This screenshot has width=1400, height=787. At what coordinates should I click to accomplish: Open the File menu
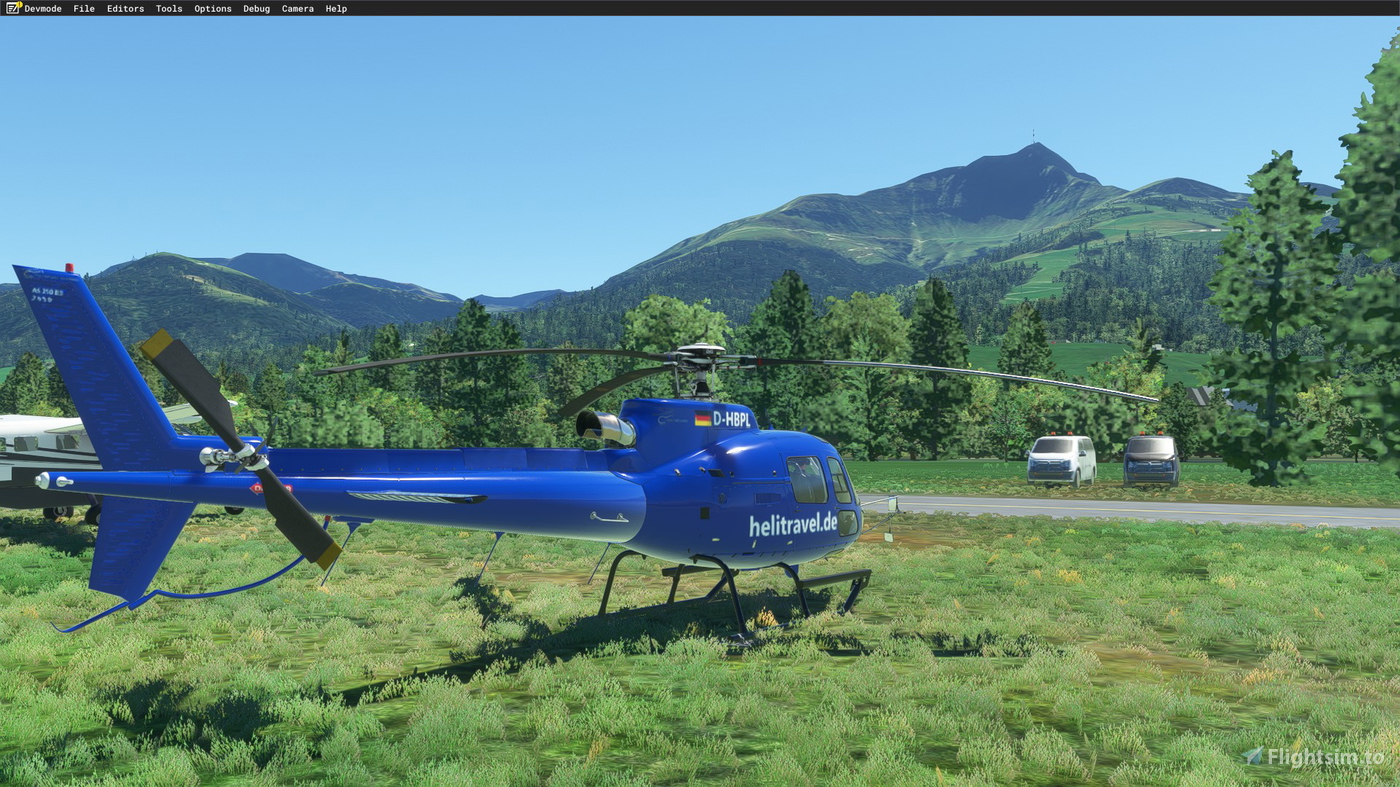pos(83,8)
